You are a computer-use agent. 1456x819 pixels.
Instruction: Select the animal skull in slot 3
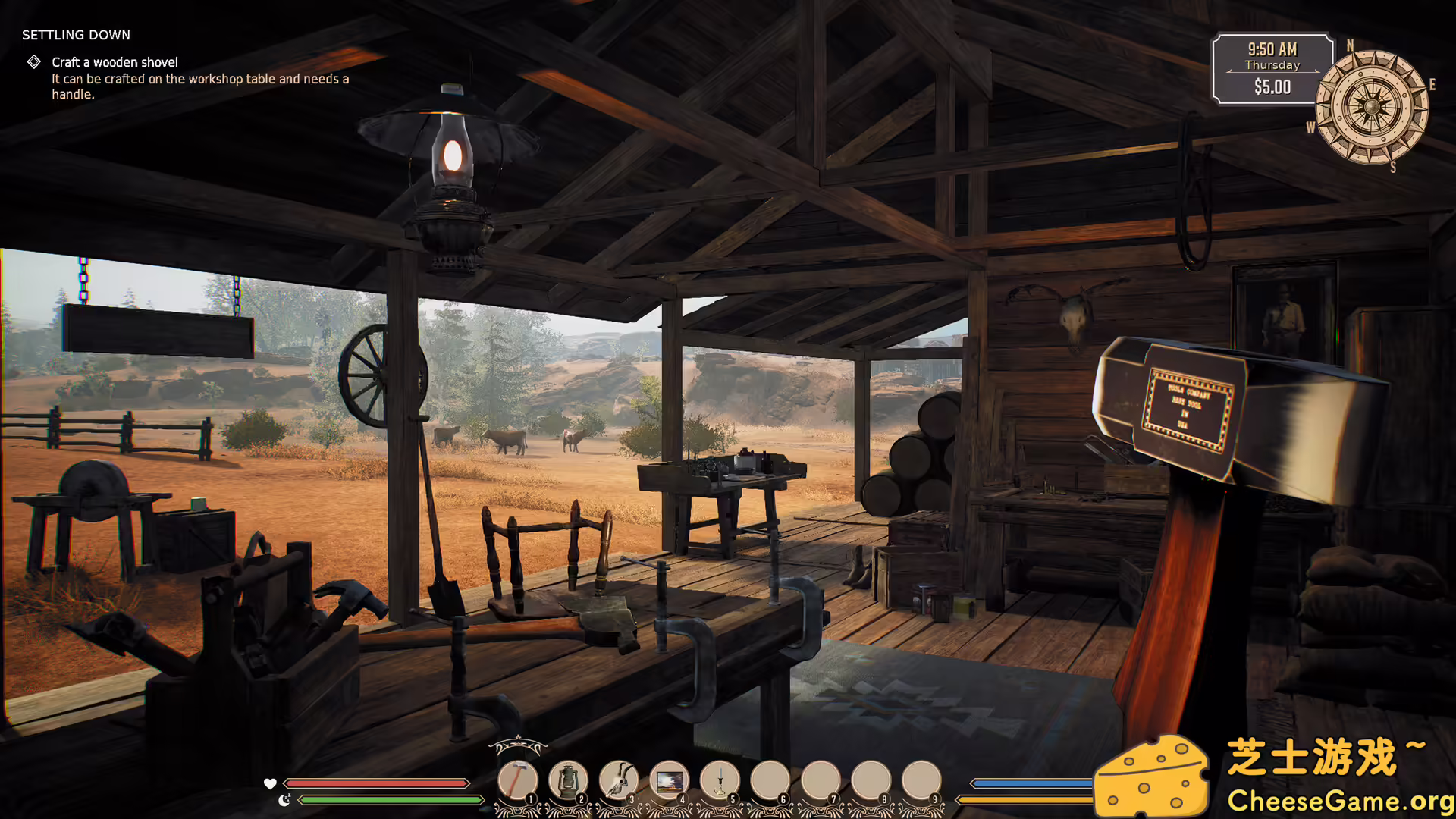618,780
